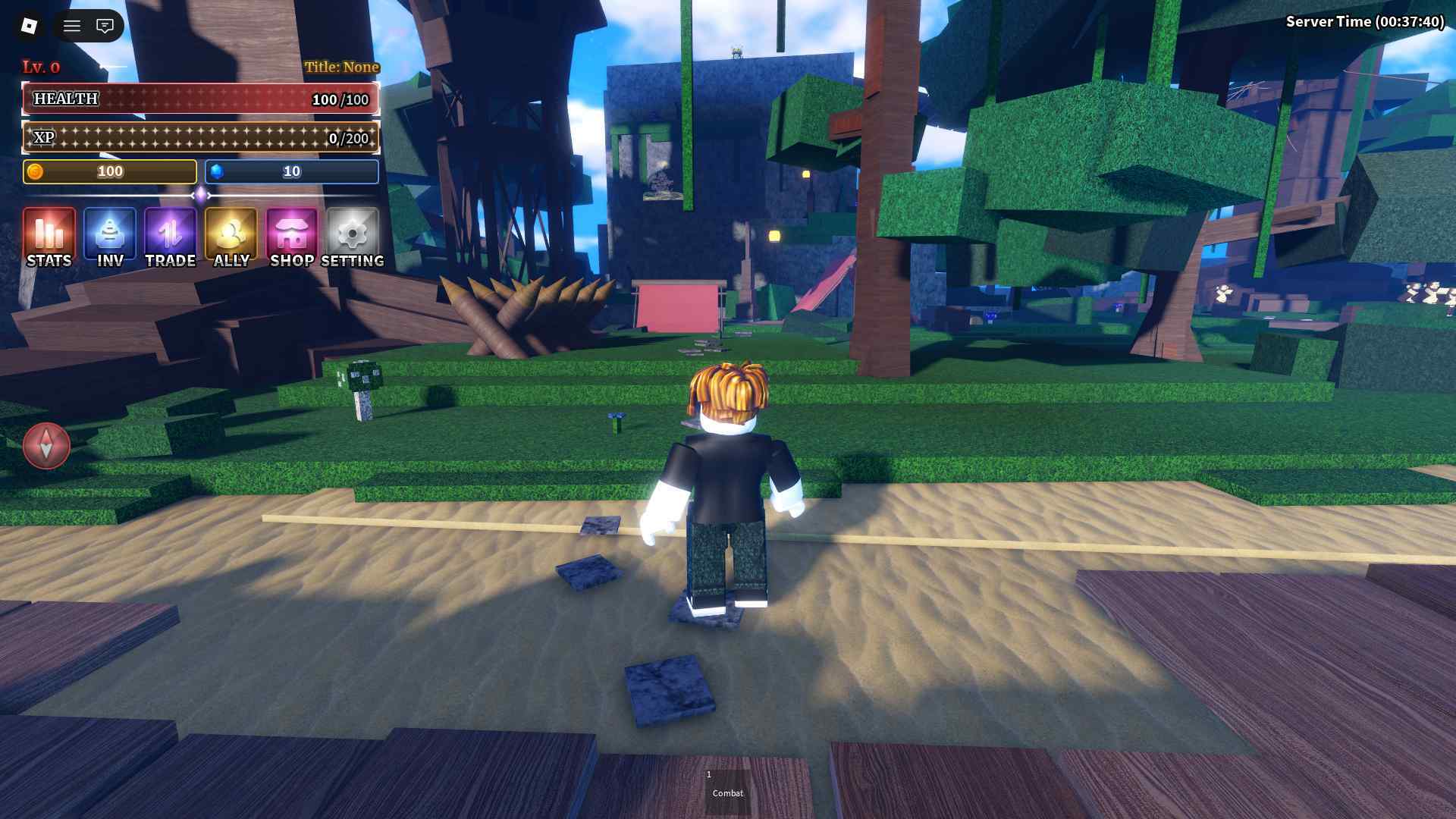Open the Roblox hamburger menu

[x=72, y=26]
